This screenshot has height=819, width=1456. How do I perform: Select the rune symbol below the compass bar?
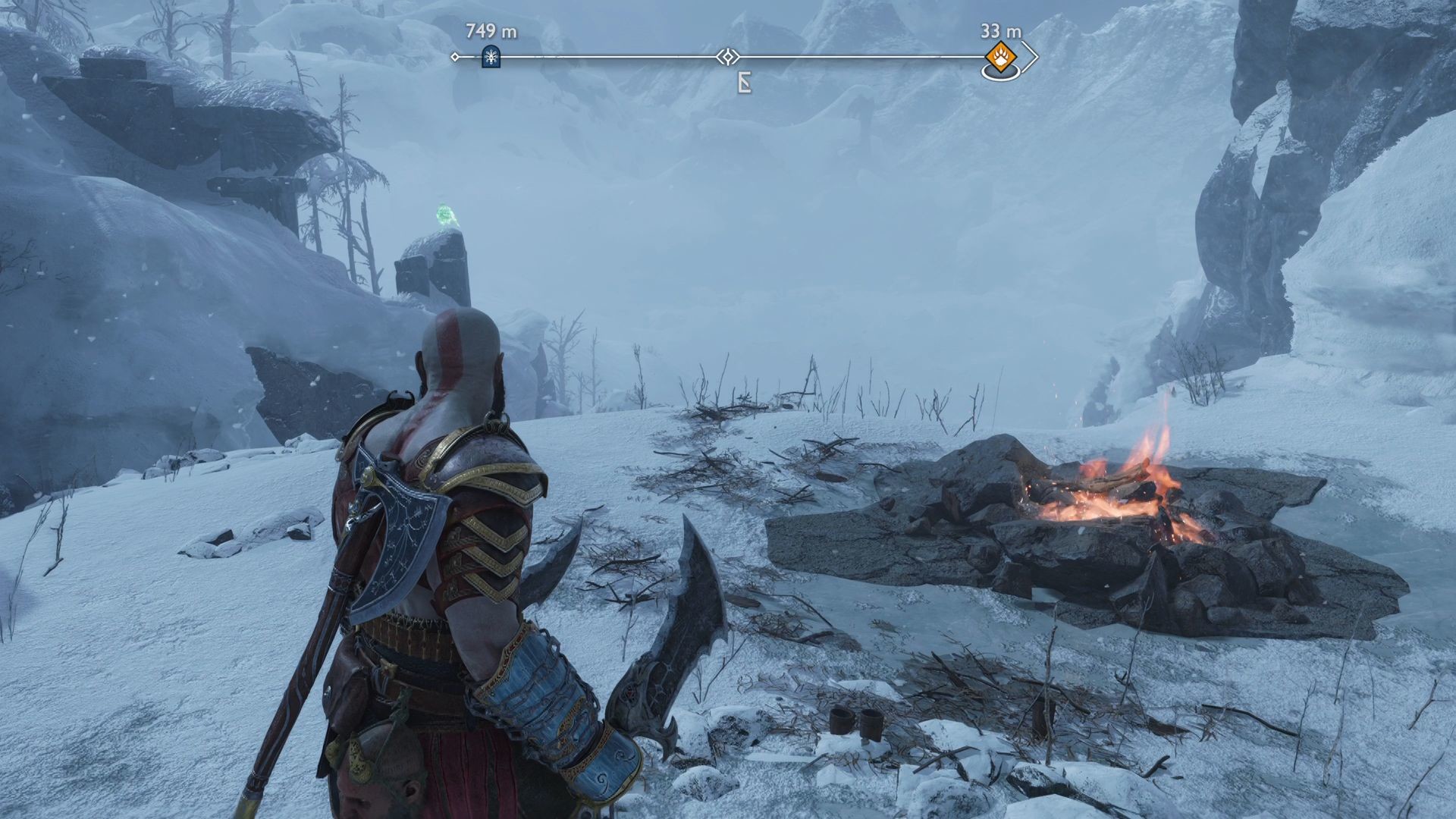pyautogui.click(x=745, y=83)
